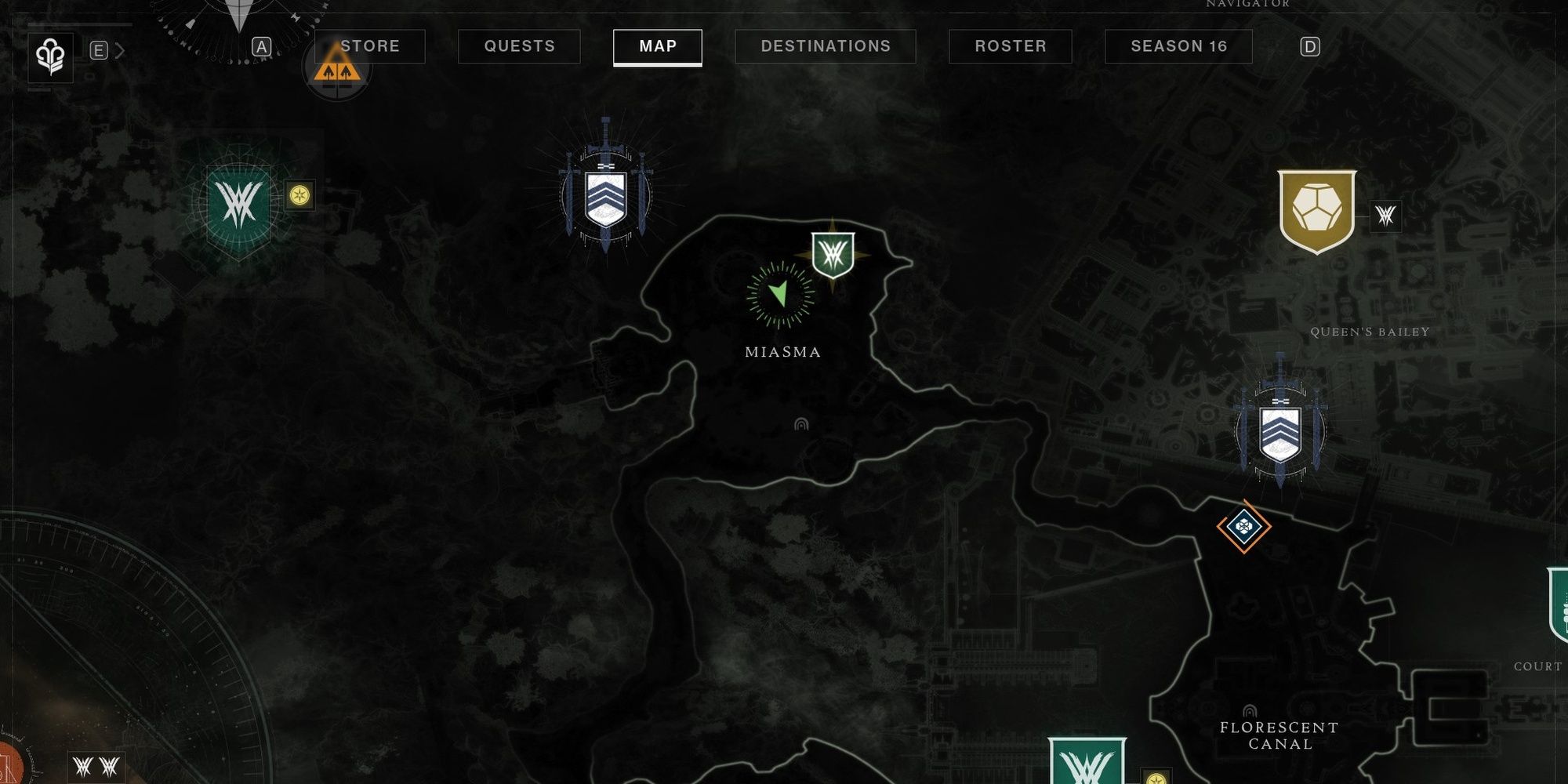Screen dimensions: 1568x784
Task: Expand the chevron next to the E key prompt
Action: [x=119, y=48]
